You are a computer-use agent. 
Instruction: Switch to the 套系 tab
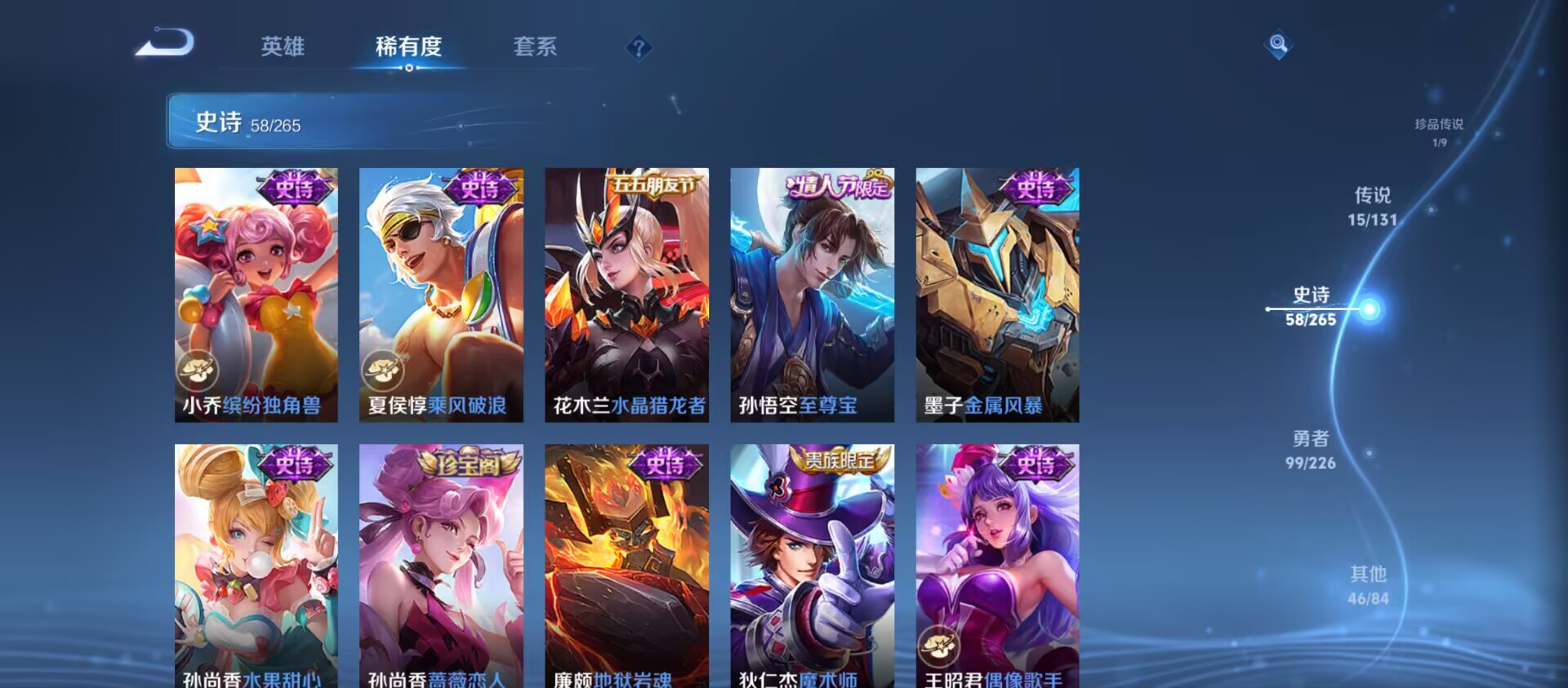coord(537,47)
